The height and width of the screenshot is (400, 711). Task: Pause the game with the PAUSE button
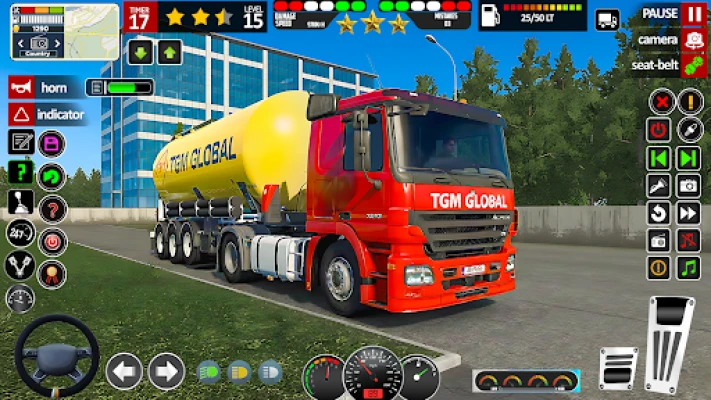click(693, 14)
